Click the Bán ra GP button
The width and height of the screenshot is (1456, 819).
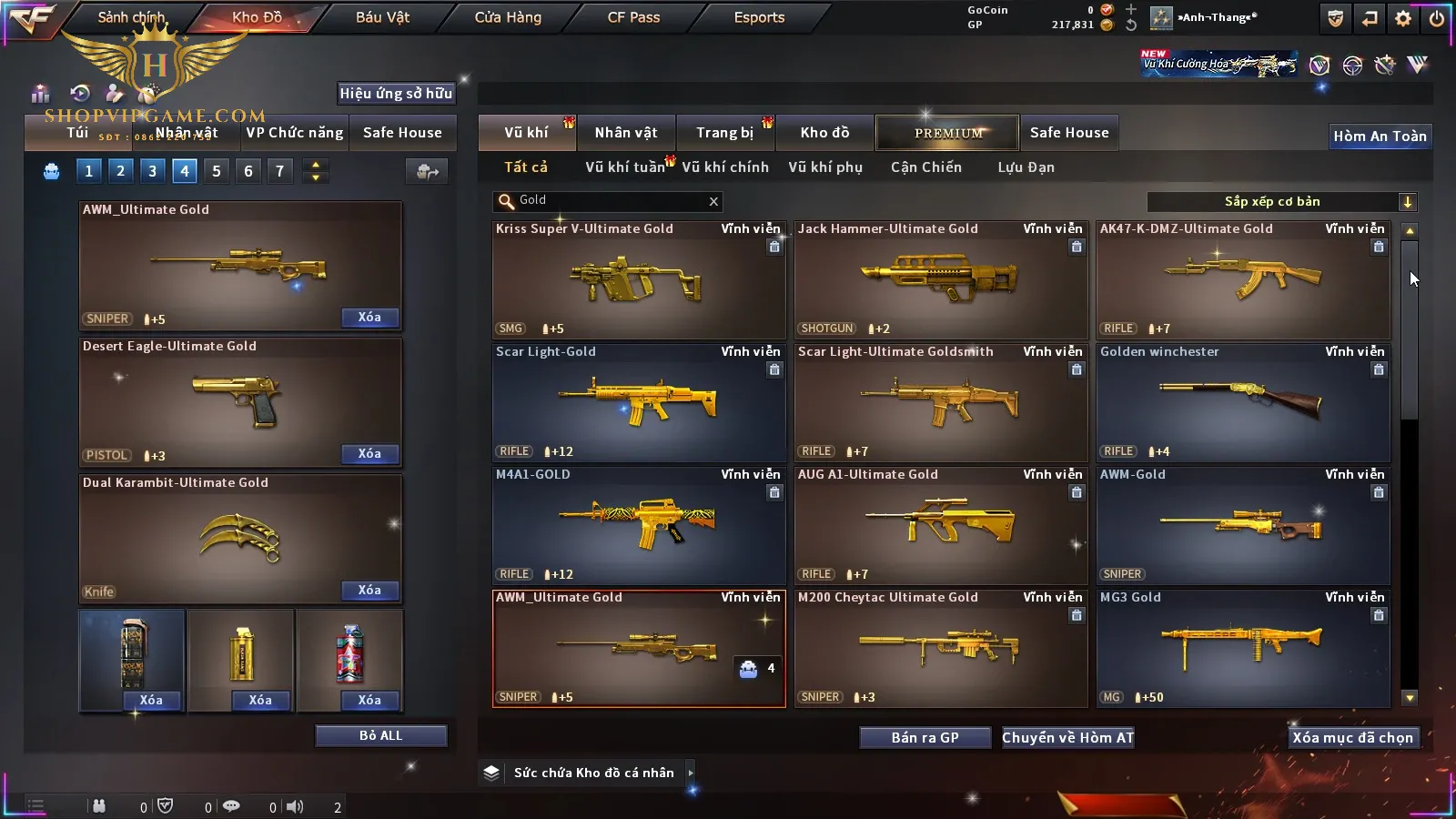click(x=925, y=738)
